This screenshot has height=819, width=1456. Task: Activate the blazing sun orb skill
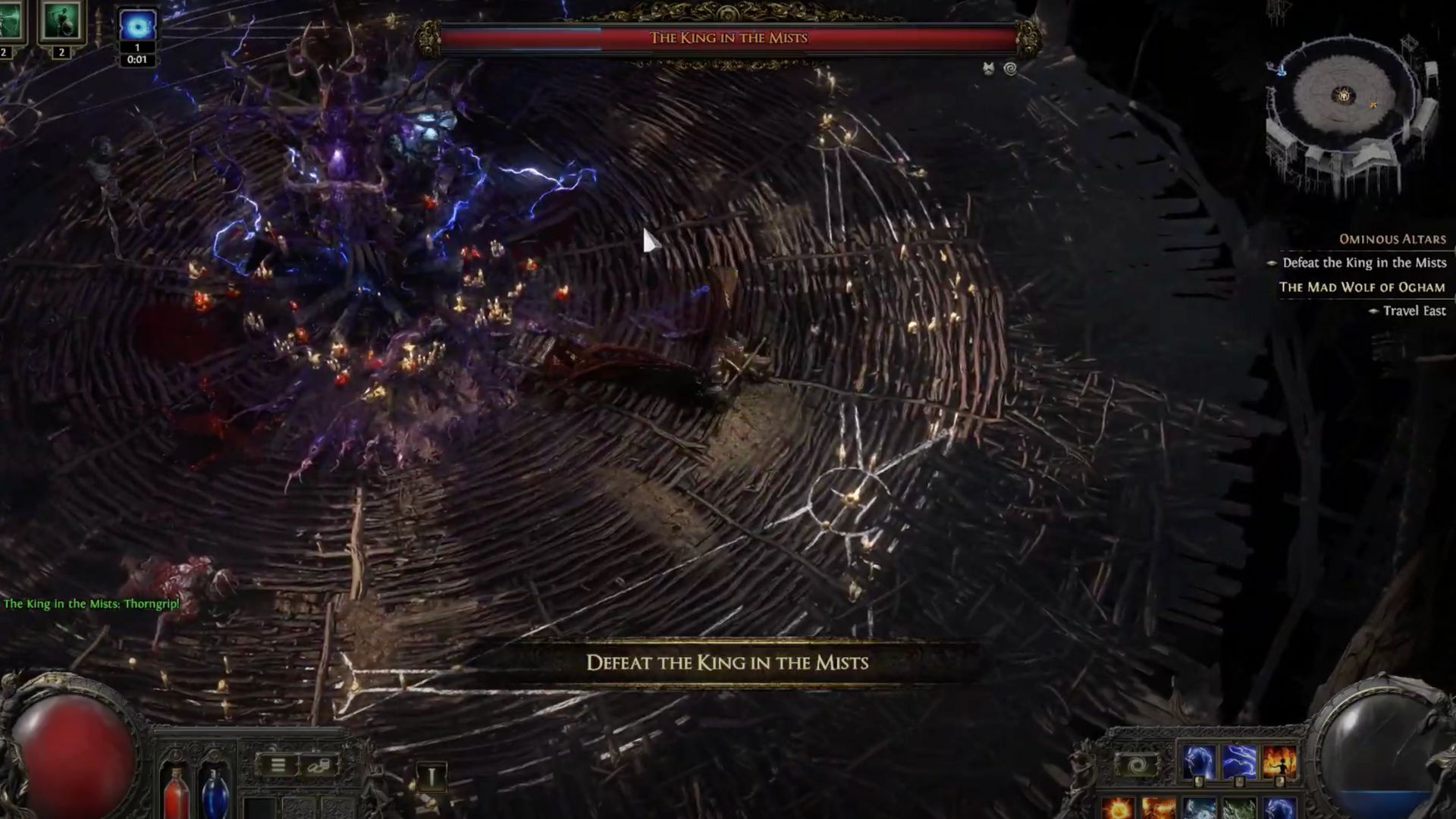1118,808
